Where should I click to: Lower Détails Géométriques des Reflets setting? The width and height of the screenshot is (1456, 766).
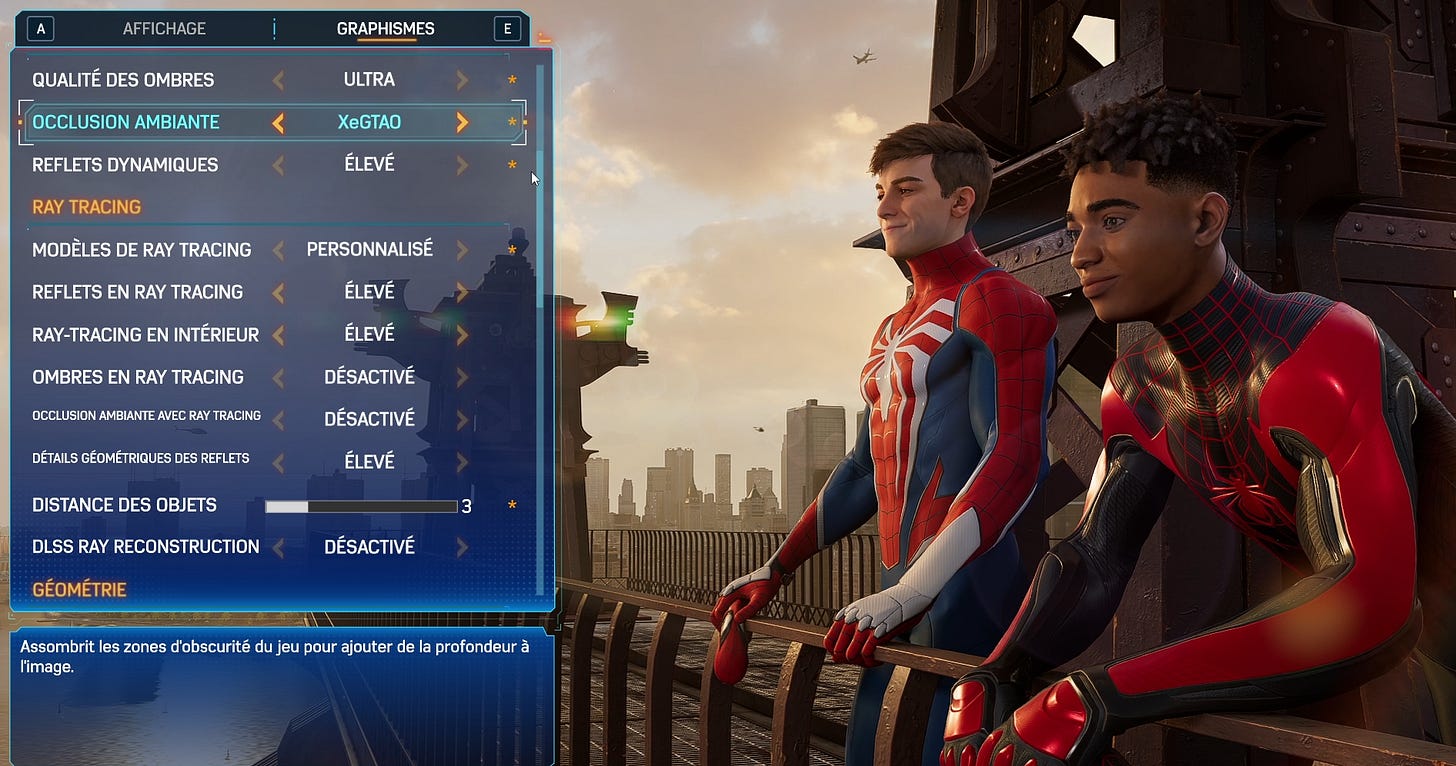279,462
